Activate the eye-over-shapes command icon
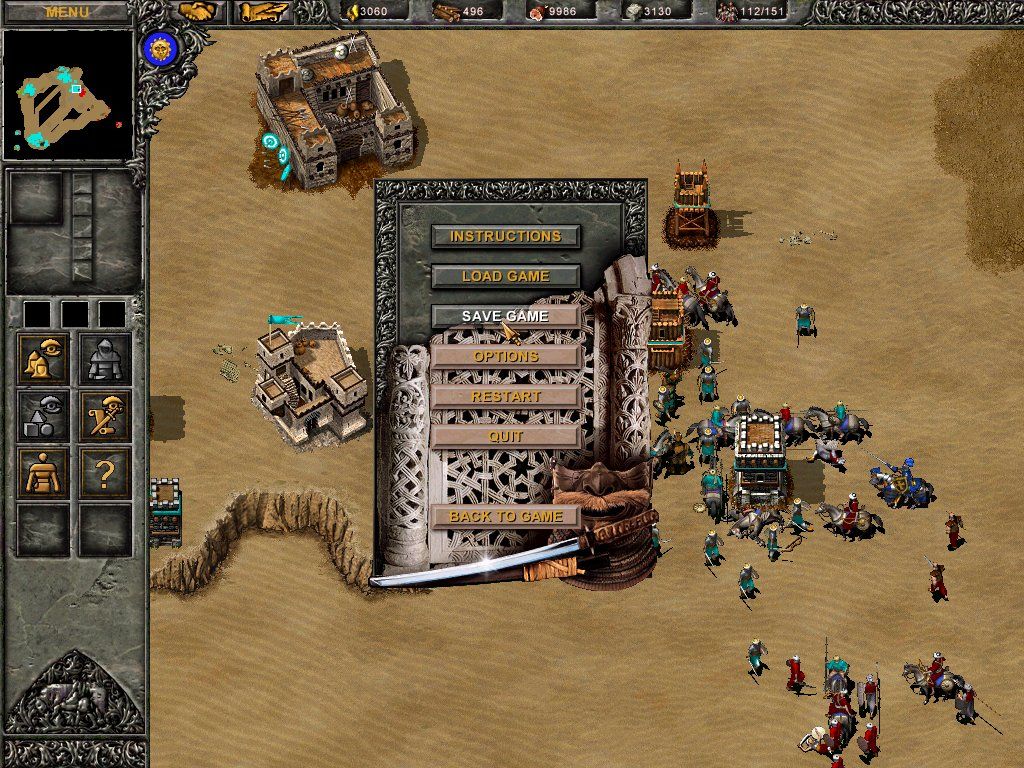The height and width of the screenshot is (768, 1024). coord(43,416)
